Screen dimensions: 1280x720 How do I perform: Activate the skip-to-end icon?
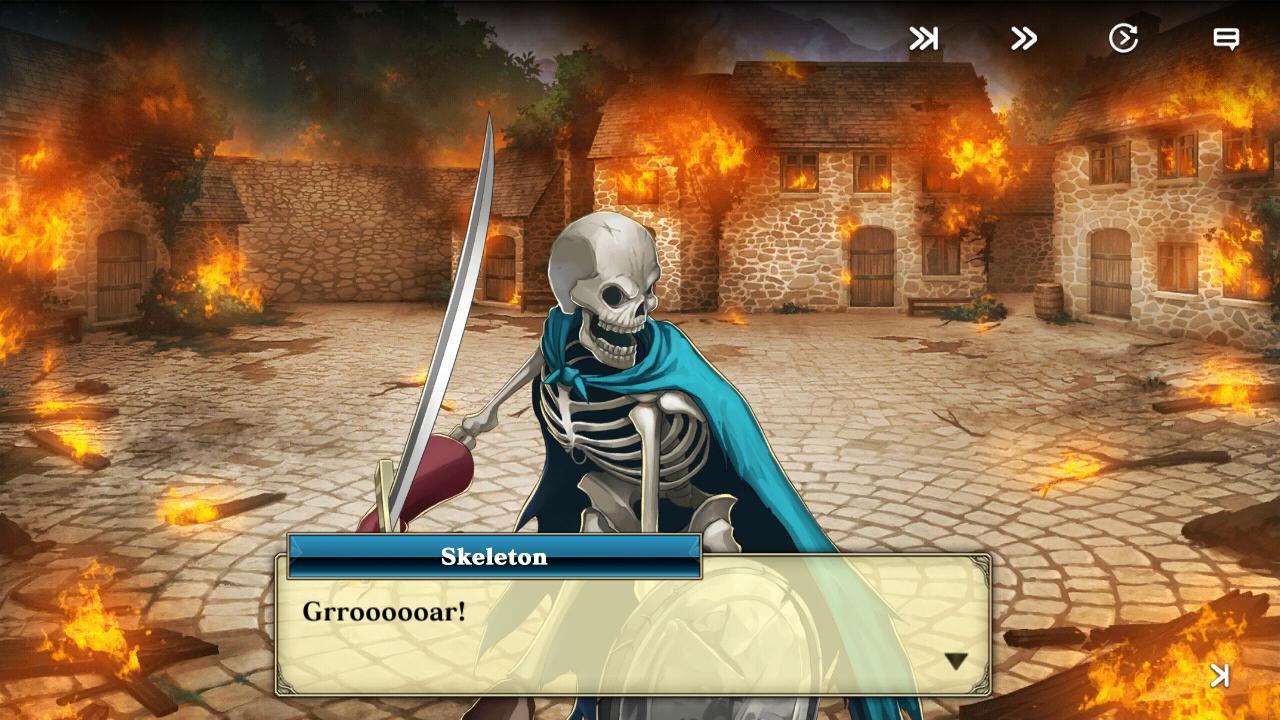[x=922, y=39]
